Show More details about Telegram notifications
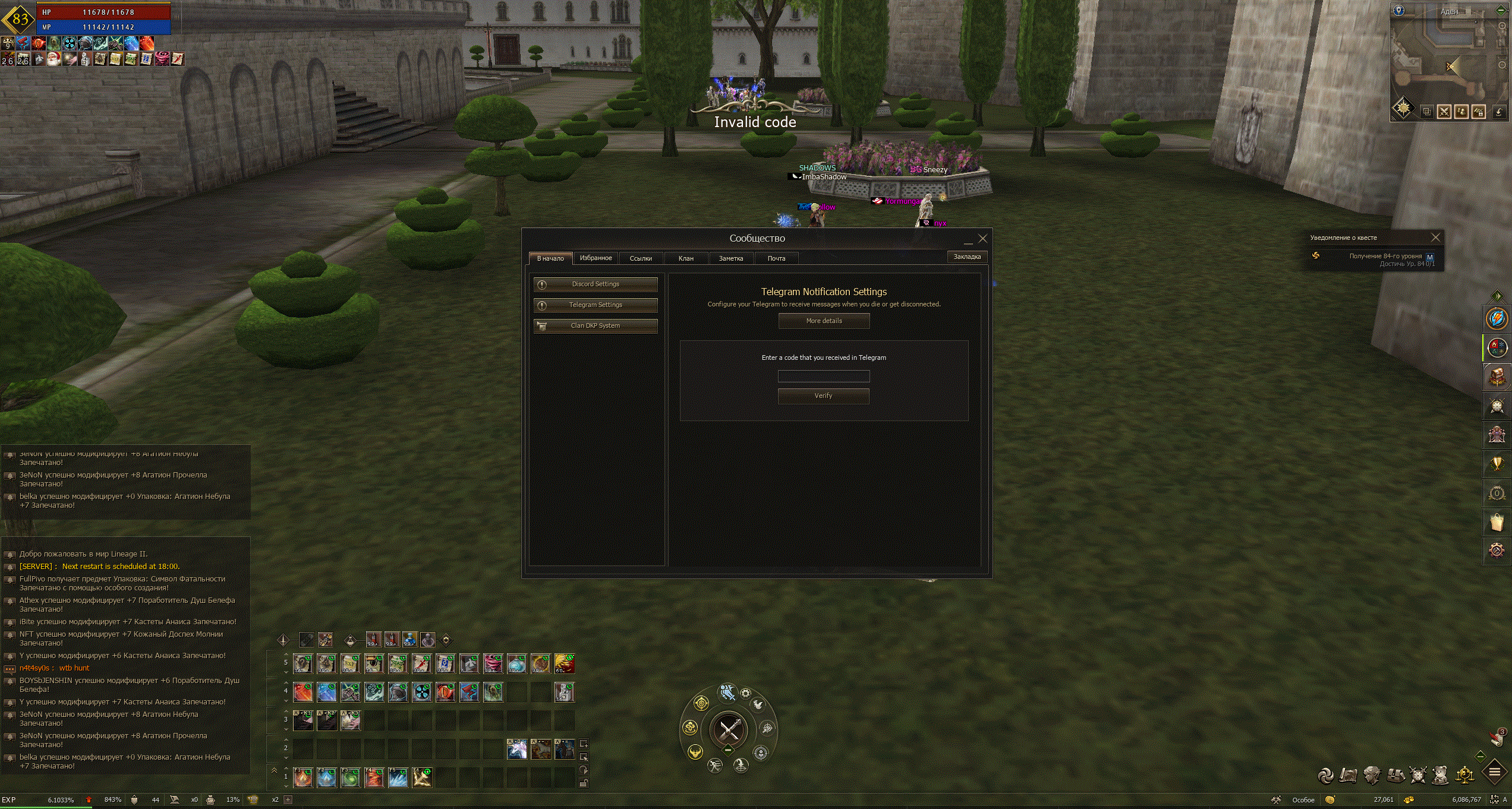The height and width of the screenshot is (809, 1512). [x=824, y=321]
